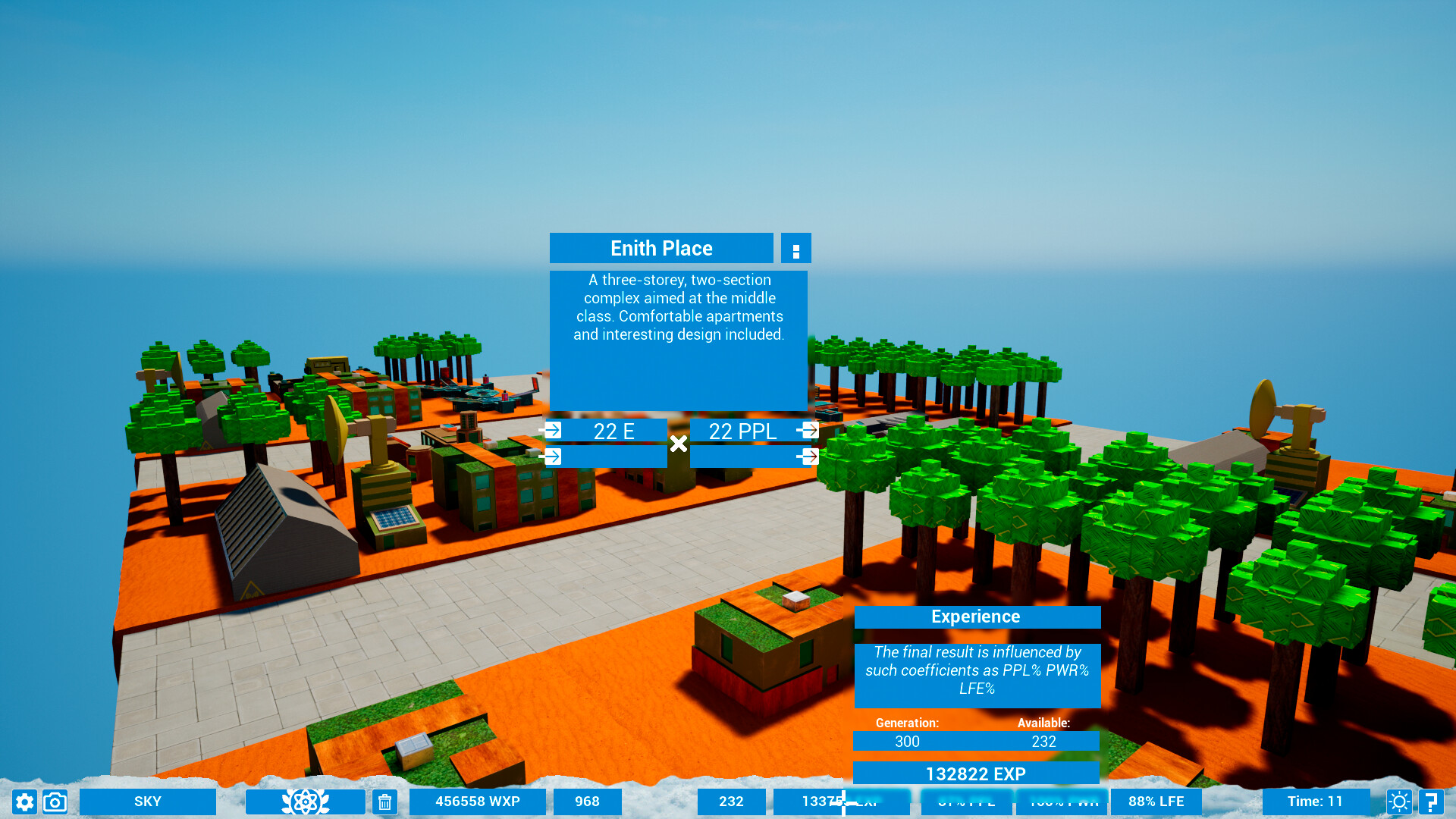
Task: Disconnect the link using the X between resource rows
Action: pyautogui.click(x=679, y=444)
